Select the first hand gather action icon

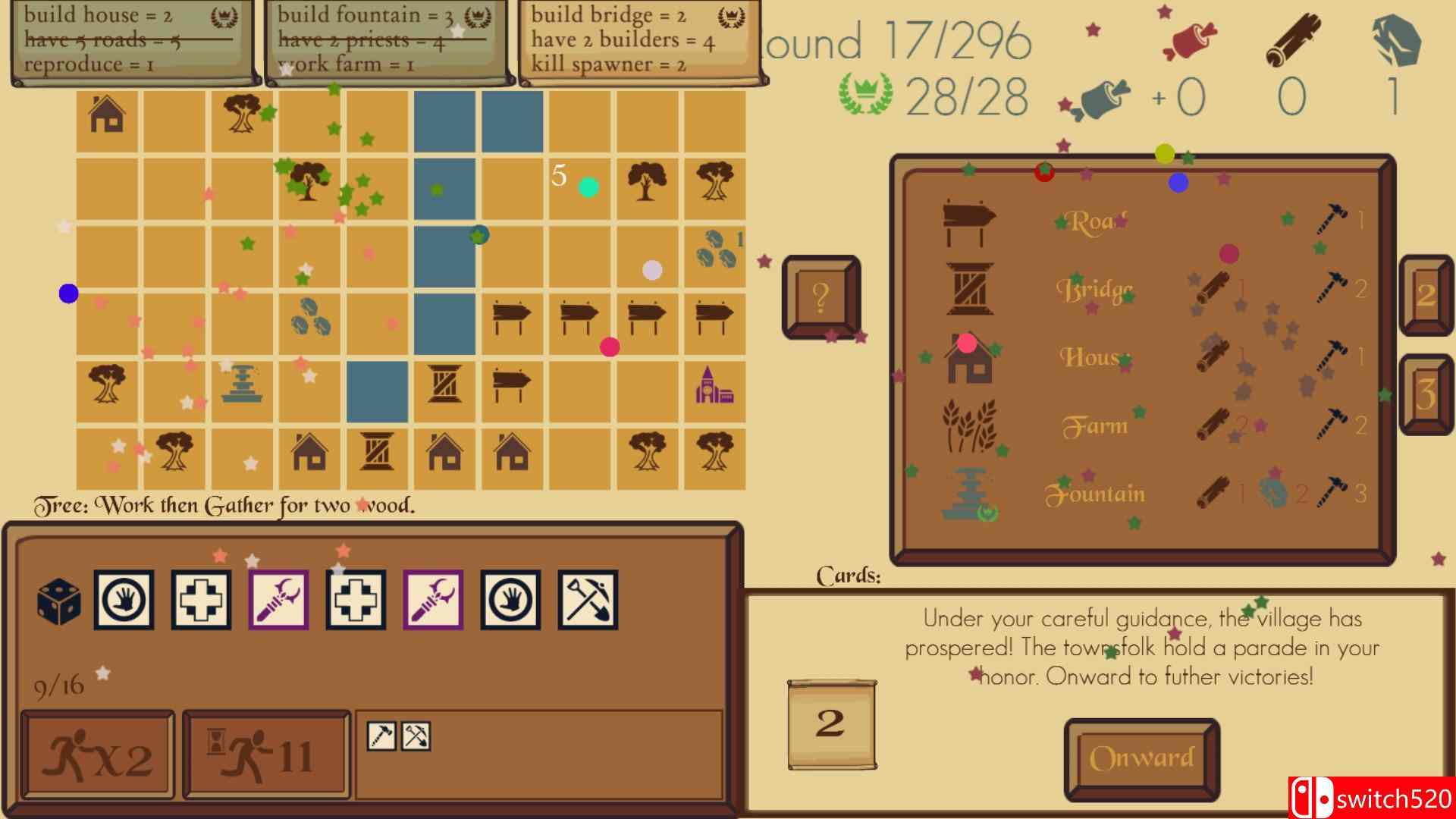click(122, 599)
